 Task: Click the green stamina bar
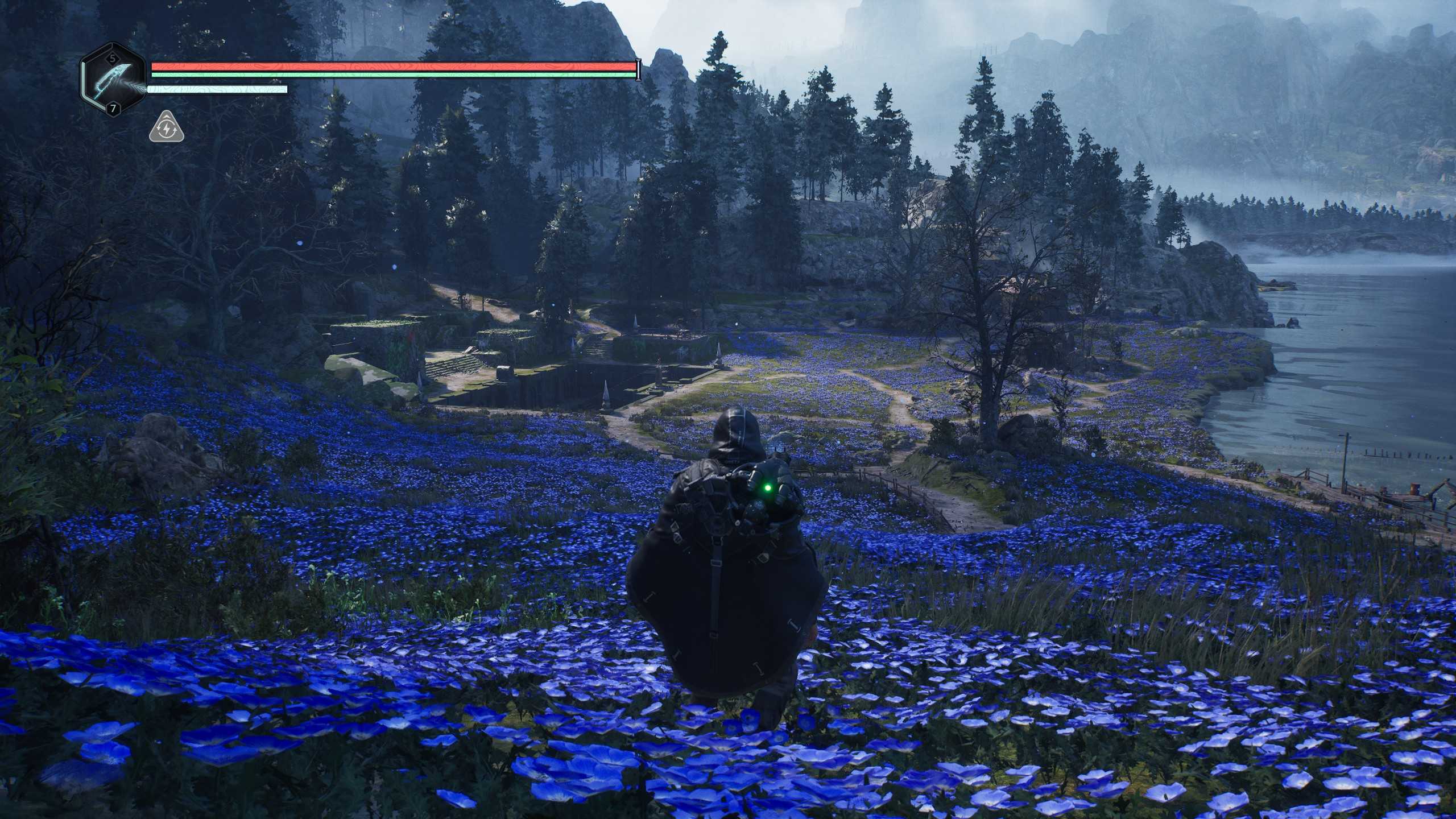(x=392, y=76)
